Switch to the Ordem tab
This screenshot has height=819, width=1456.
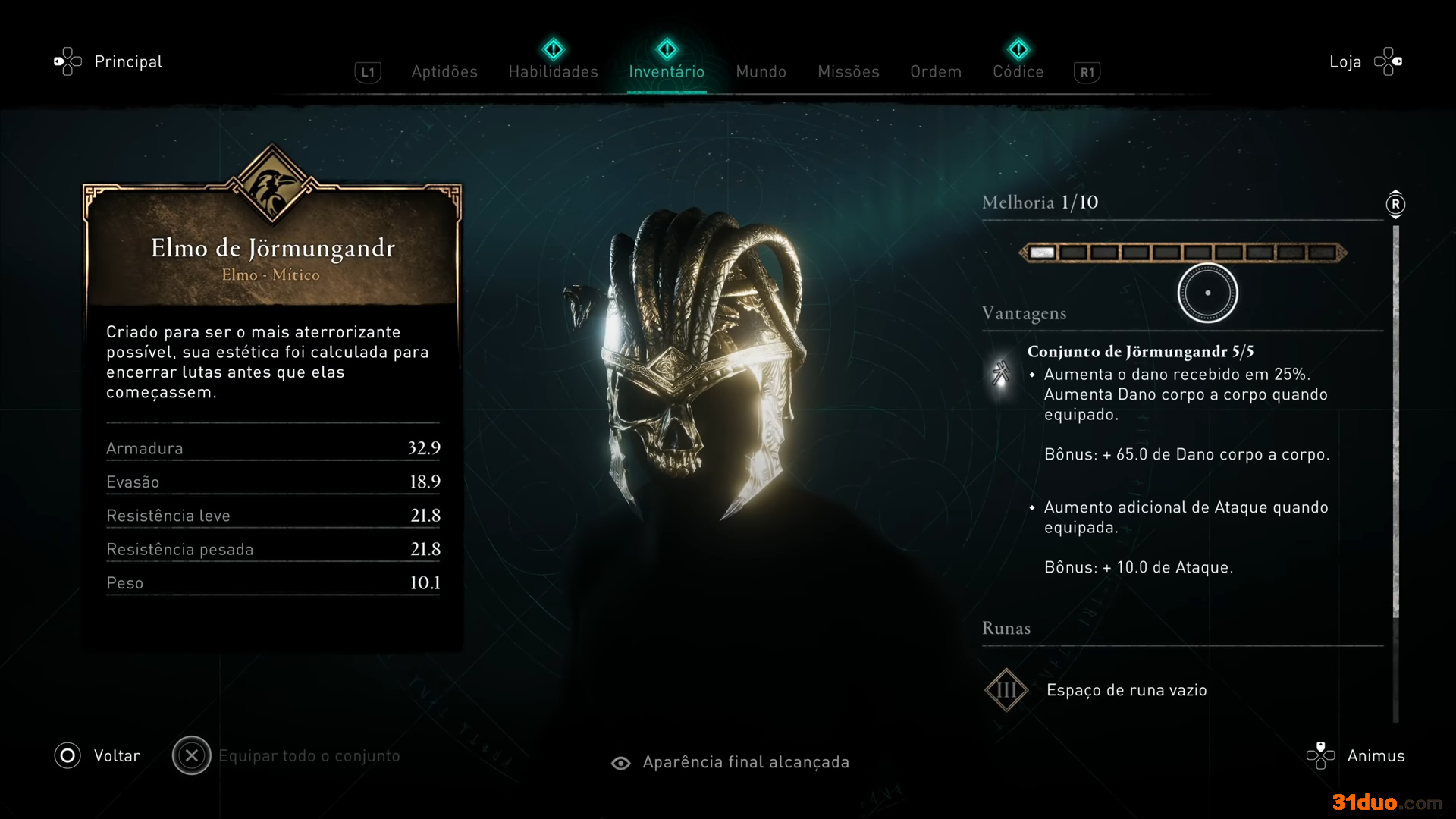pyautogui.click(x=936, y=71)
